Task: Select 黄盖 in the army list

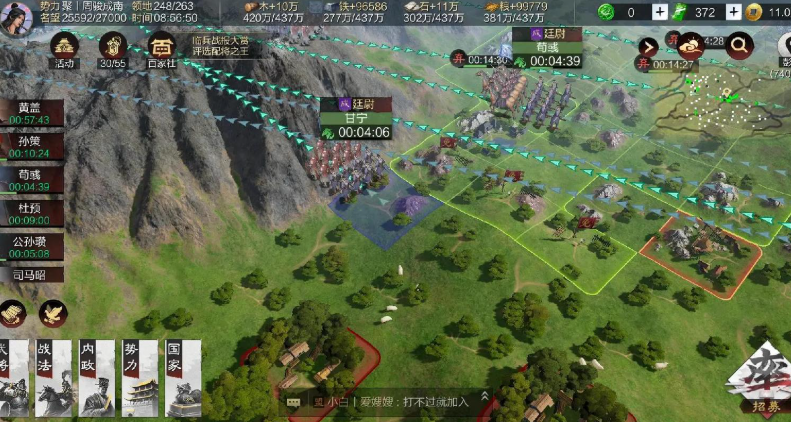Action: (x=30, y=113)
